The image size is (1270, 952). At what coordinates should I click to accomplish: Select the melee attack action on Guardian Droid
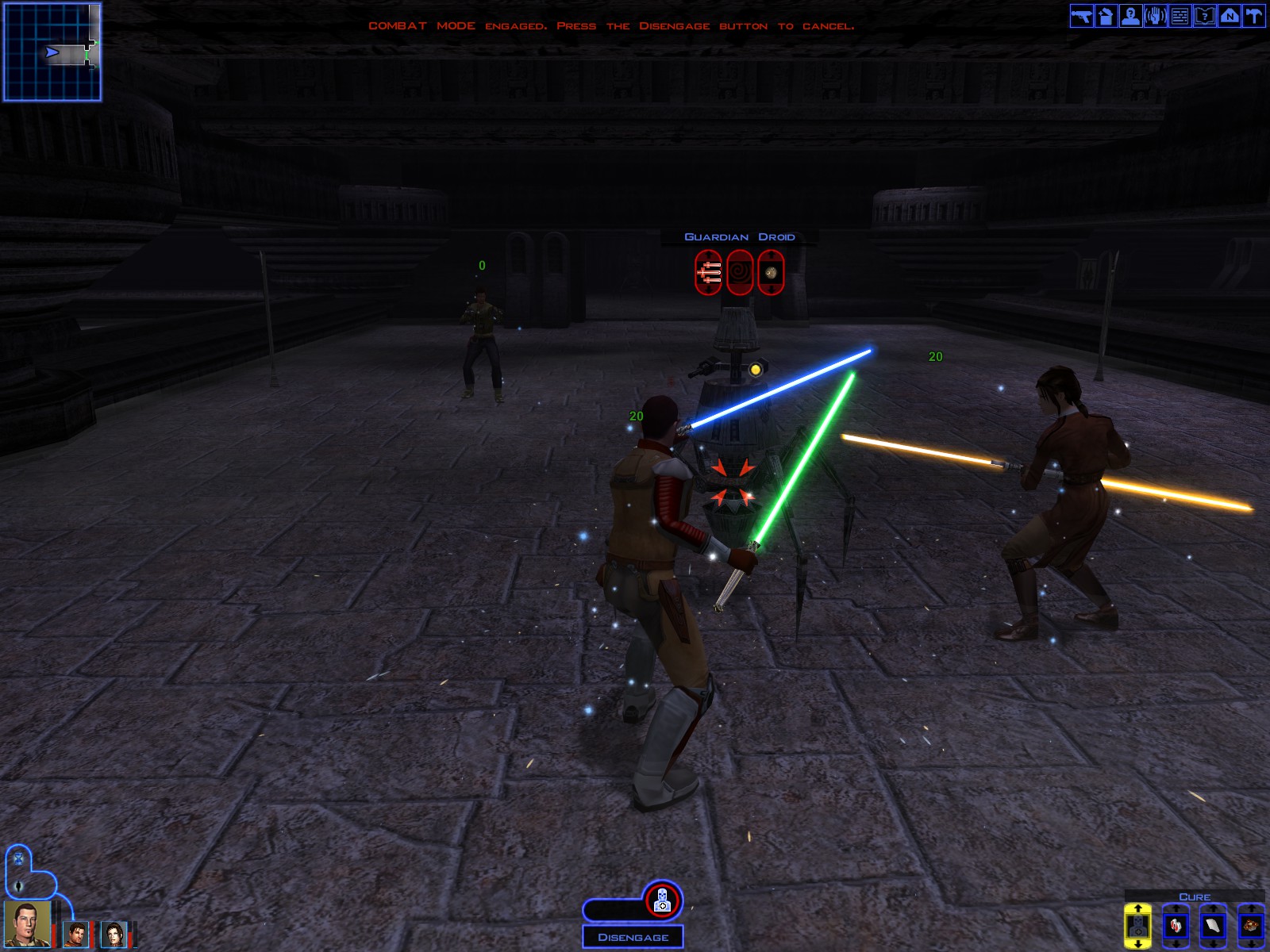click(708, 272)
